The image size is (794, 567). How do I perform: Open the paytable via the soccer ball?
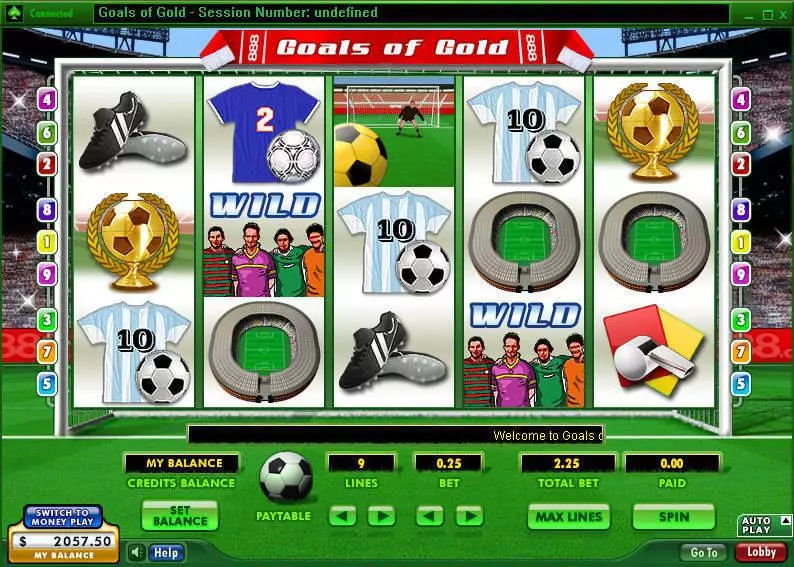tap(285, 478)
